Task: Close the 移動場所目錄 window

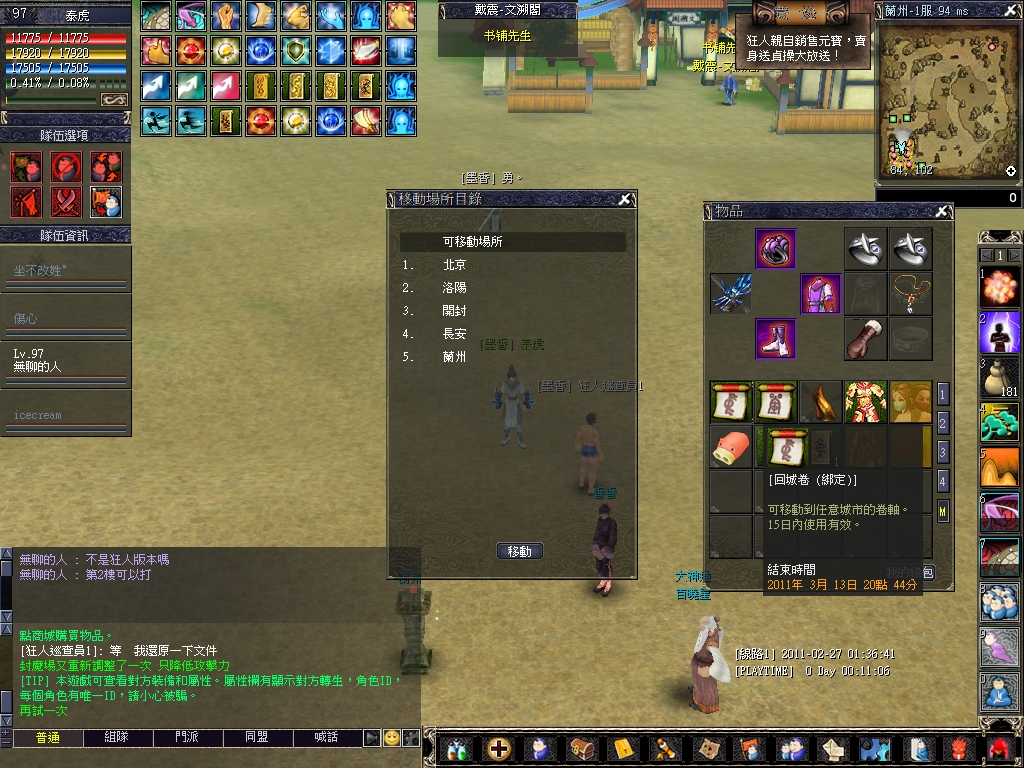Action: (625, 199)
